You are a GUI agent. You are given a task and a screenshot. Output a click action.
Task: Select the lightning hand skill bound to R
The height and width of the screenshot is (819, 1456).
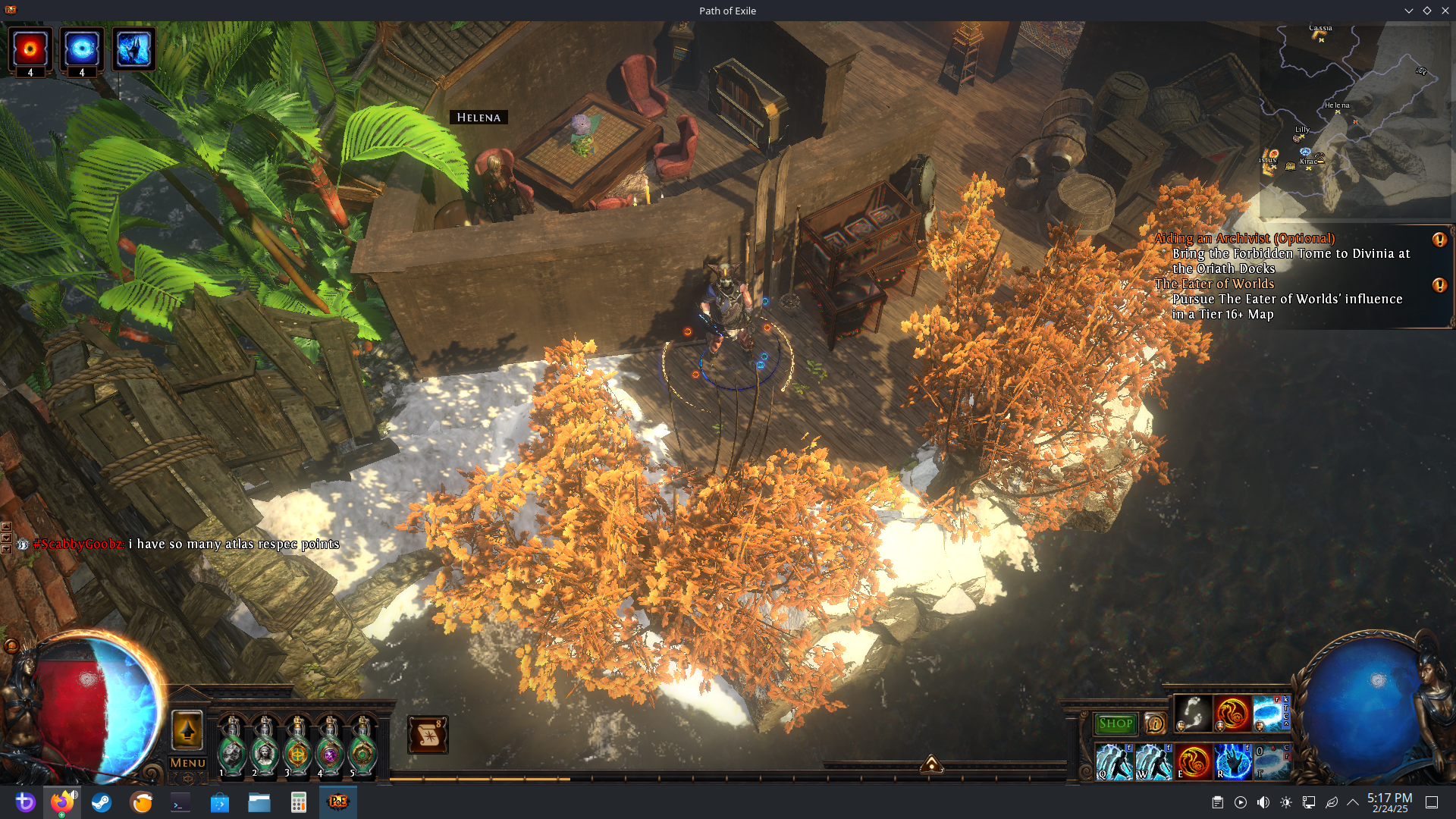point(1233,761)
